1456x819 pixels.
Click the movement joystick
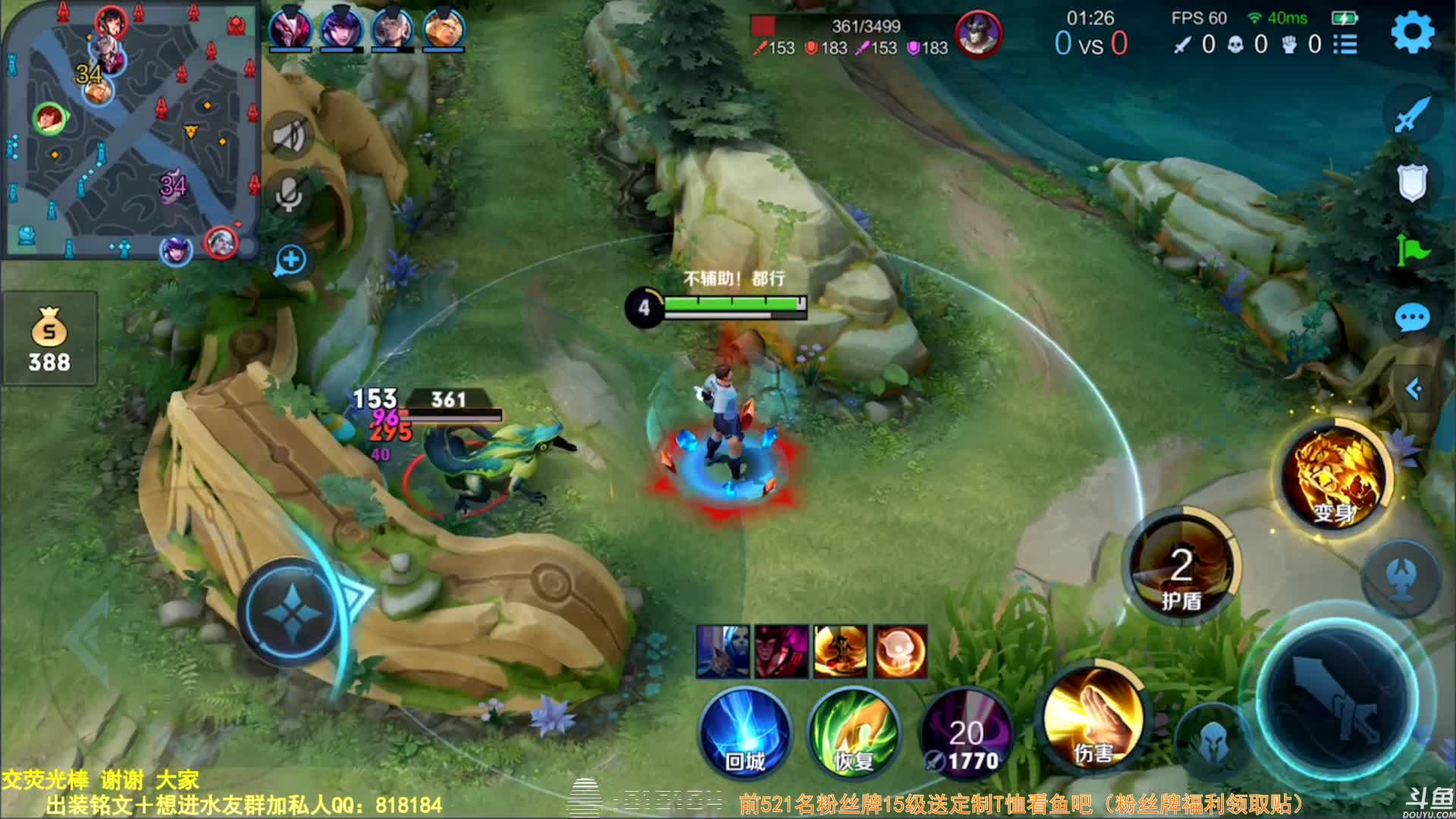pyautogui.click(x=290, y=613)
